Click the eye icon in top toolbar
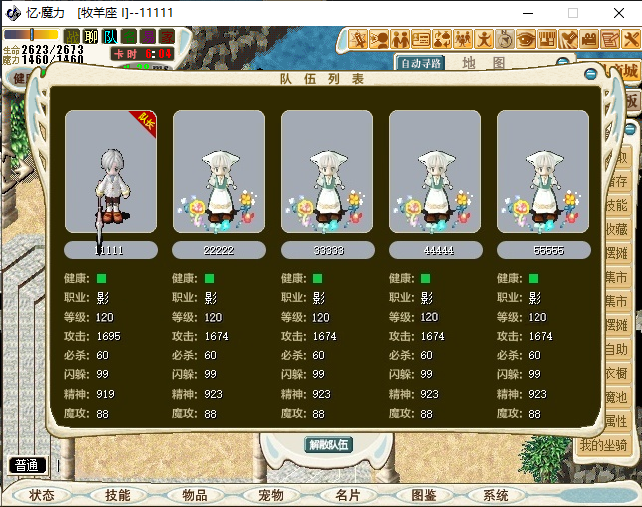642x507 pixels. (525, 39)
